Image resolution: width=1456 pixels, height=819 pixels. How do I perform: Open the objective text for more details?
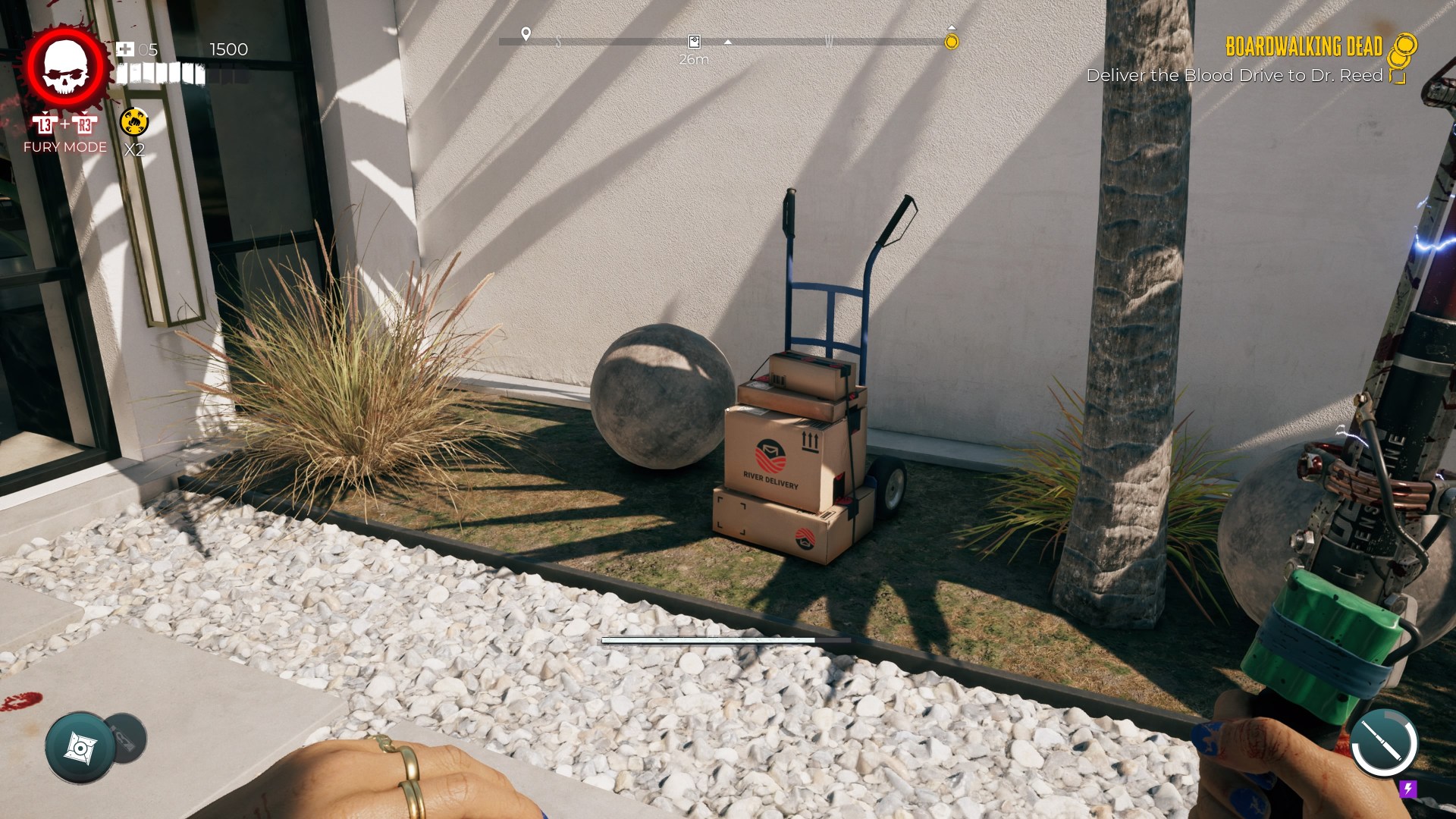1237,76
